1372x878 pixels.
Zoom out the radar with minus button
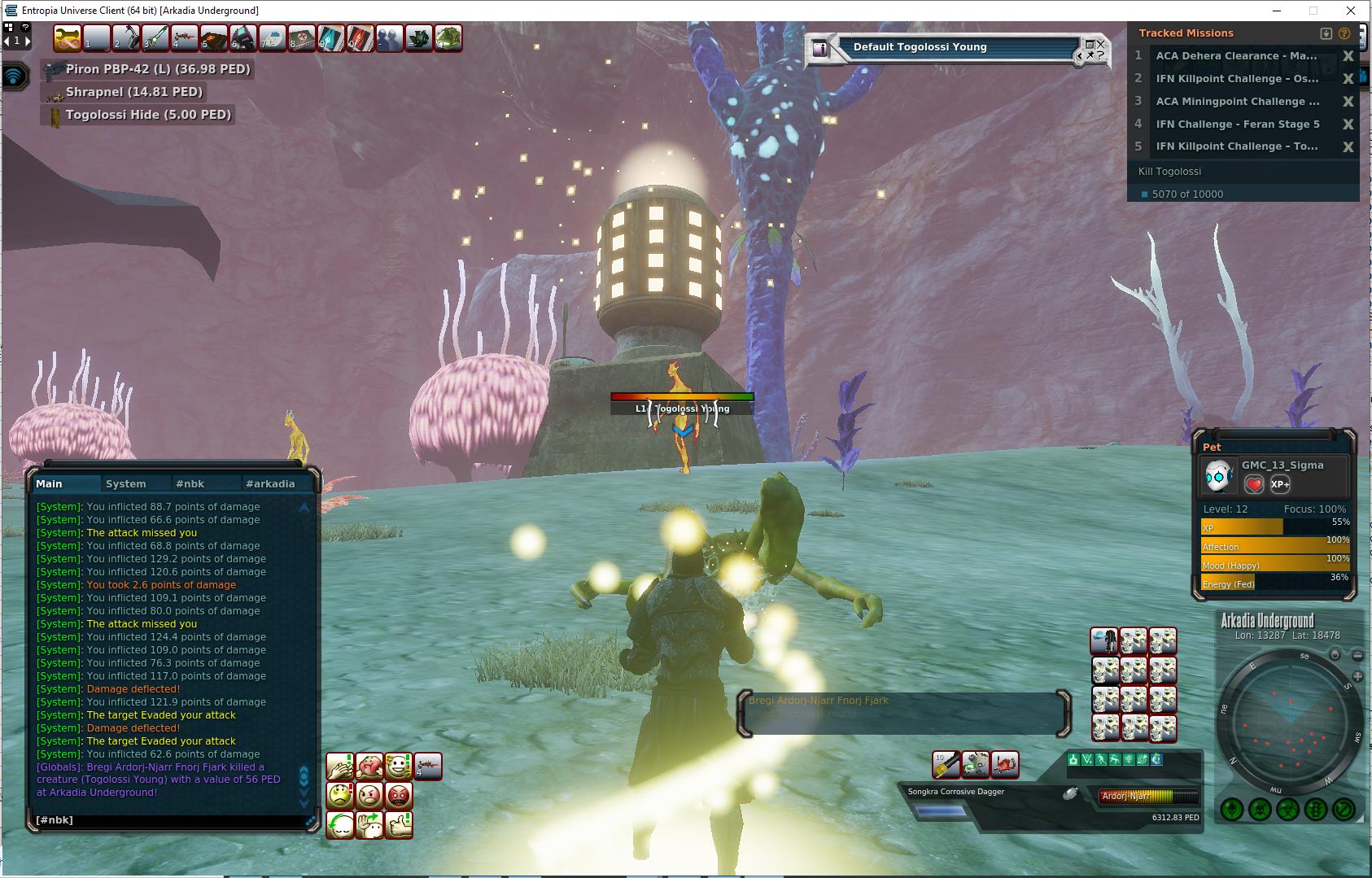[1357, 655]
